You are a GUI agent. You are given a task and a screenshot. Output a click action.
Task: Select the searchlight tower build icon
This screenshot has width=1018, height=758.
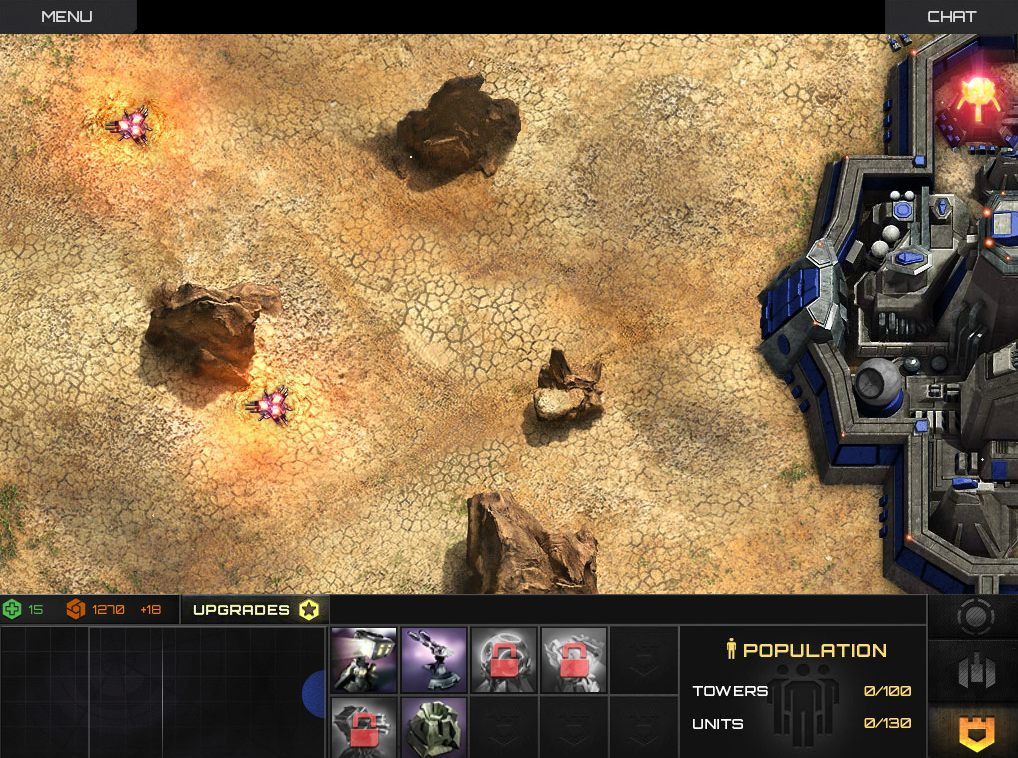[x=364, y=660]
